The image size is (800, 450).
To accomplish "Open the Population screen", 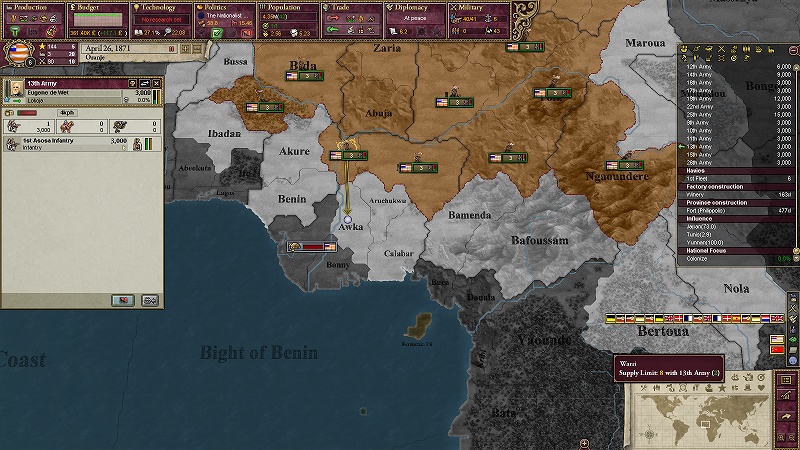I will [x=286, y=7].
